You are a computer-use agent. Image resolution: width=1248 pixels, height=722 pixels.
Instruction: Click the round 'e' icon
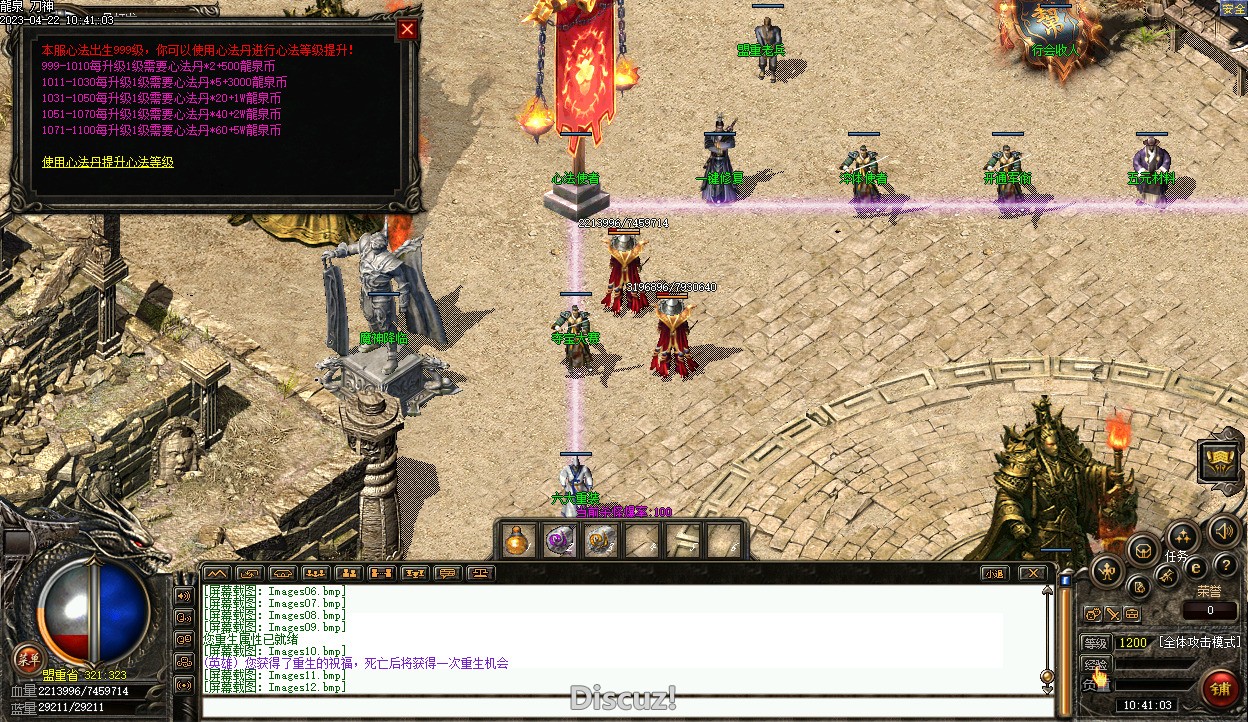coord(1195,568)
